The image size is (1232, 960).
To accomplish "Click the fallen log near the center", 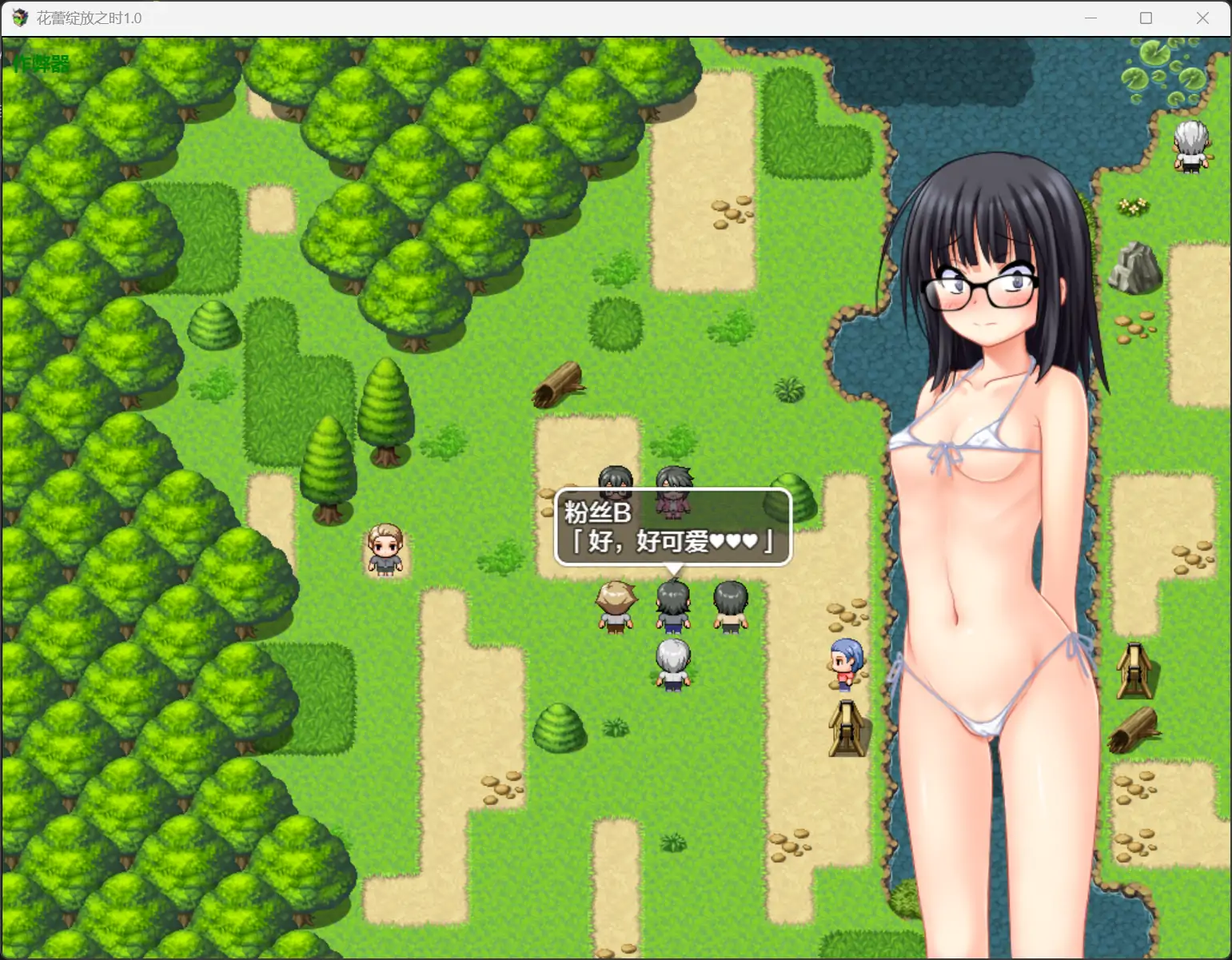I will pyautogui.click(x=560, y=382).
